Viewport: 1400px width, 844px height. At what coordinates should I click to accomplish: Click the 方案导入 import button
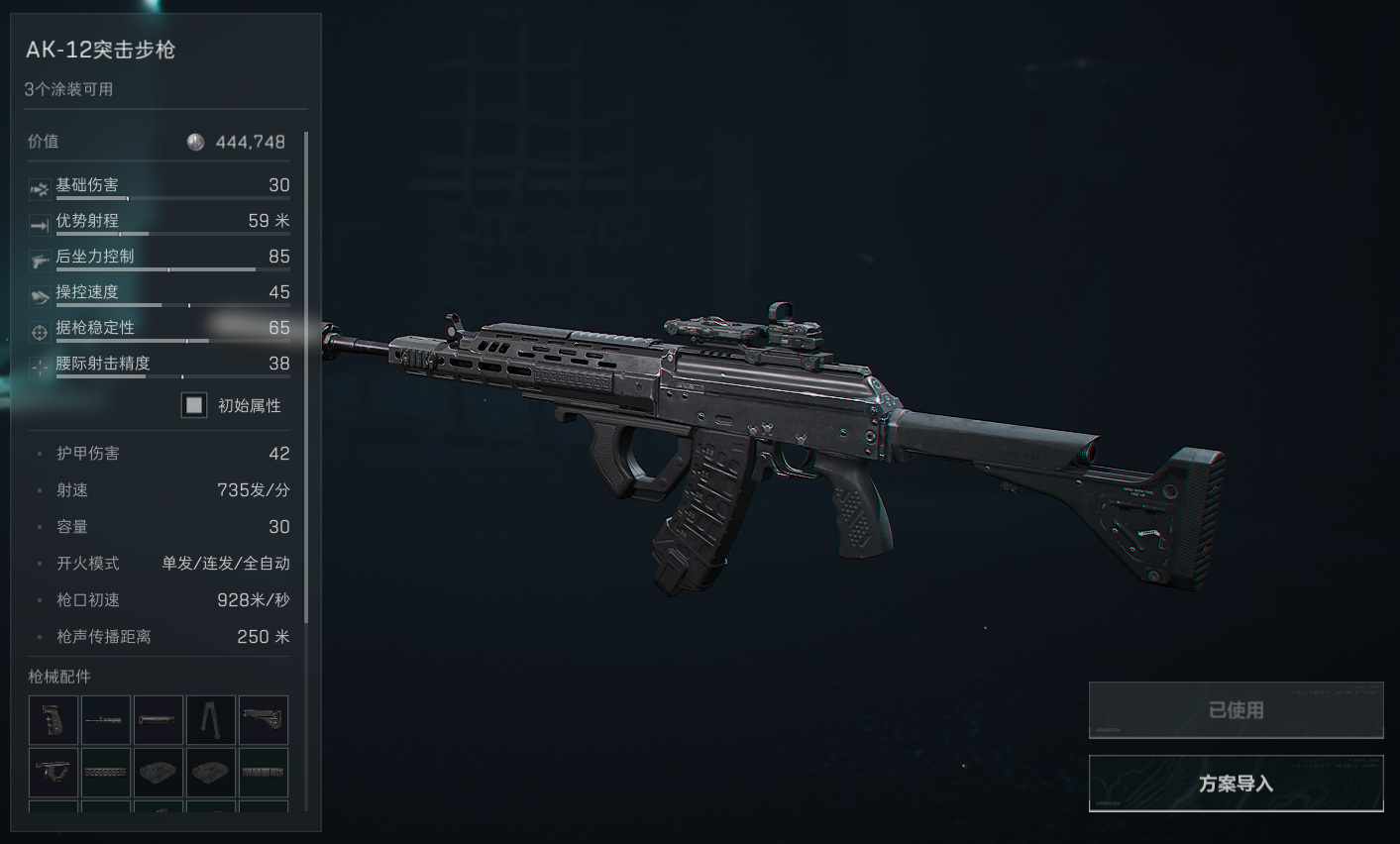[x=1236, y=784]
